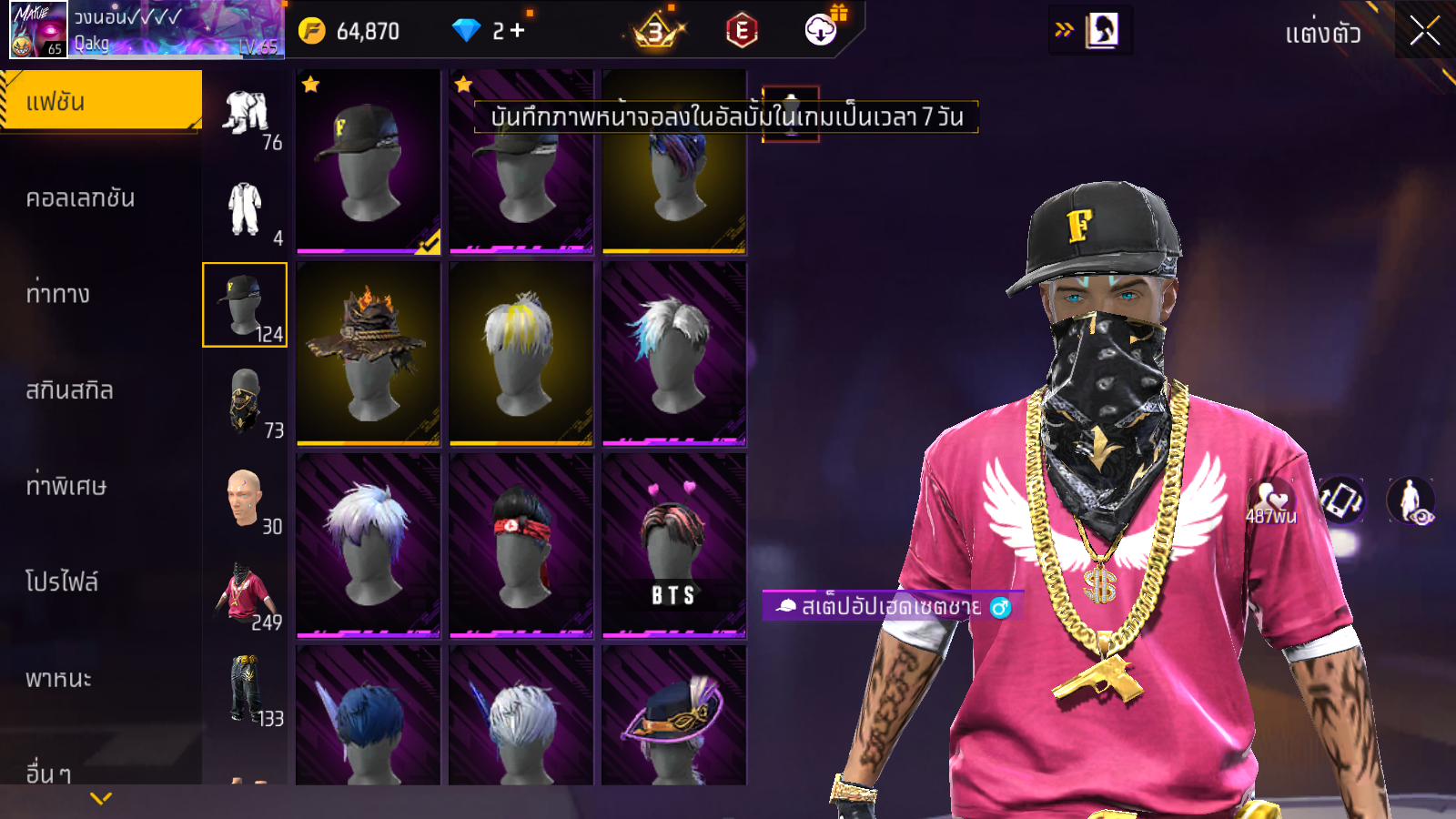Viewport: 1456px width, 819px height.
Task: Expand the side tab list with down arrow
Action: point(101,798)
